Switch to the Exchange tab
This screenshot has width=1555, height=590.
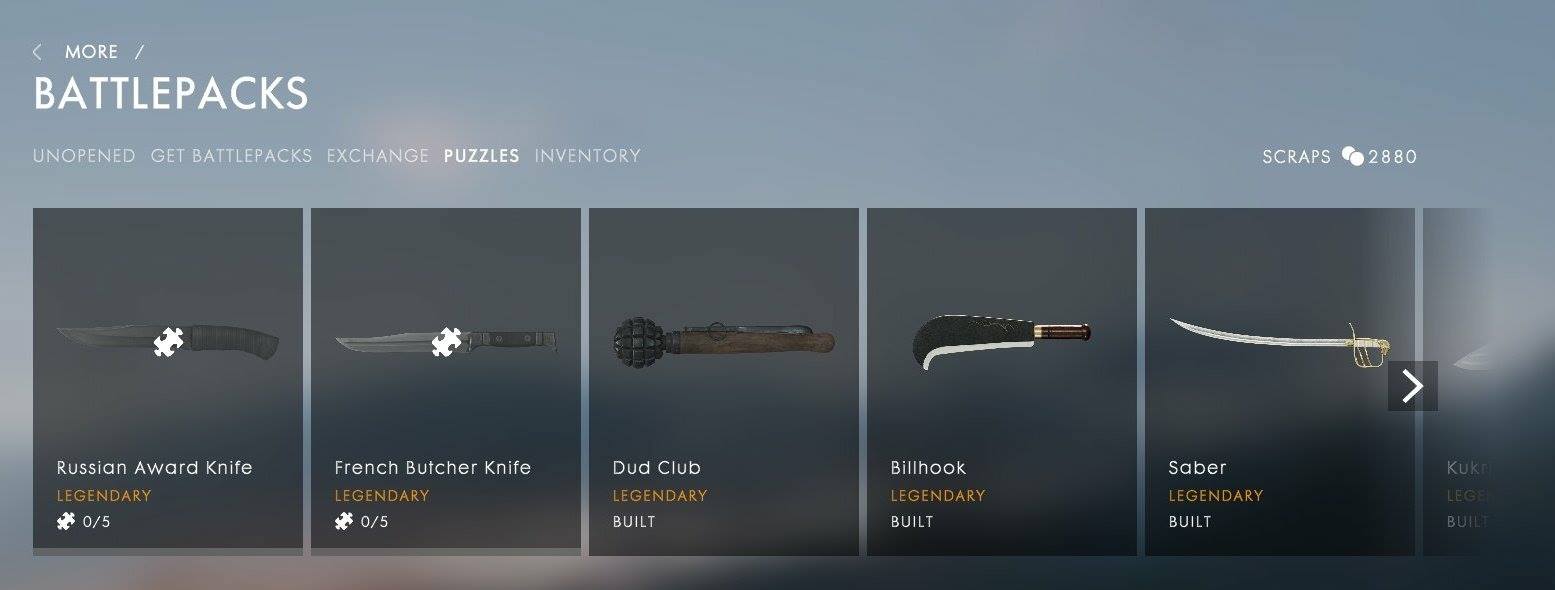(x=377, y=156)
